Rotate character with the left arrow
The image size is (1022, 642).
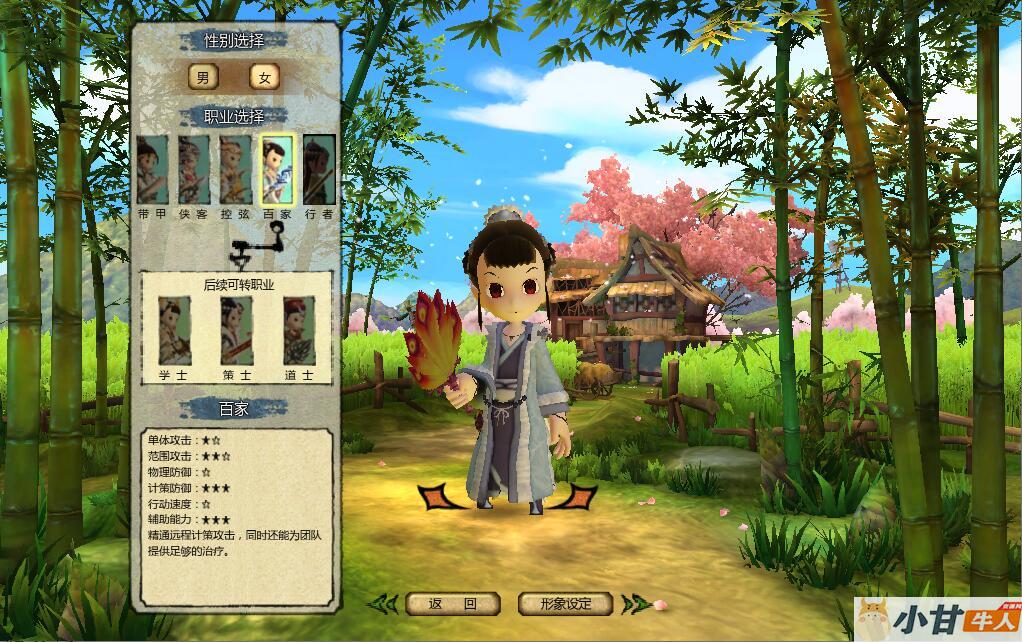[x=437, y=496]
